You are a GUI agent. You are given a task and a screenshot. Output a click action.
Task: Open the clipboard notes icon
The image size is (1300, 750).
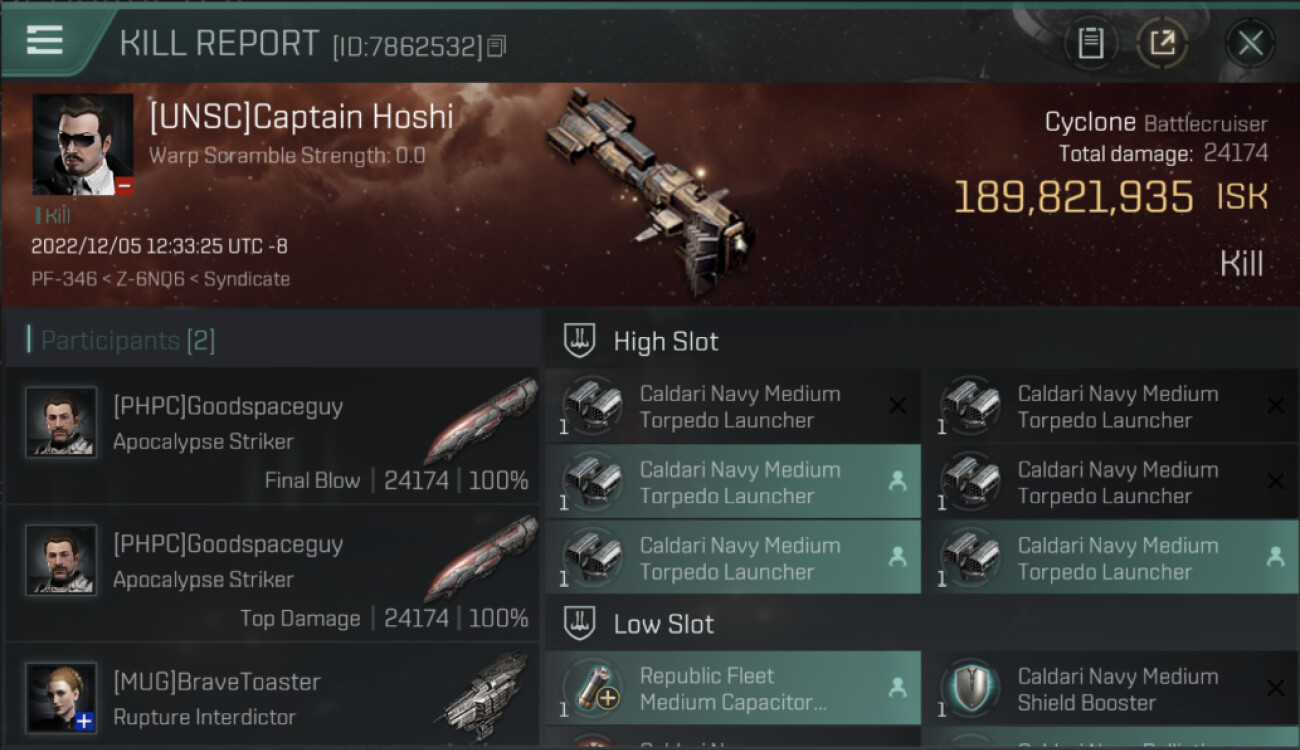1090,43
